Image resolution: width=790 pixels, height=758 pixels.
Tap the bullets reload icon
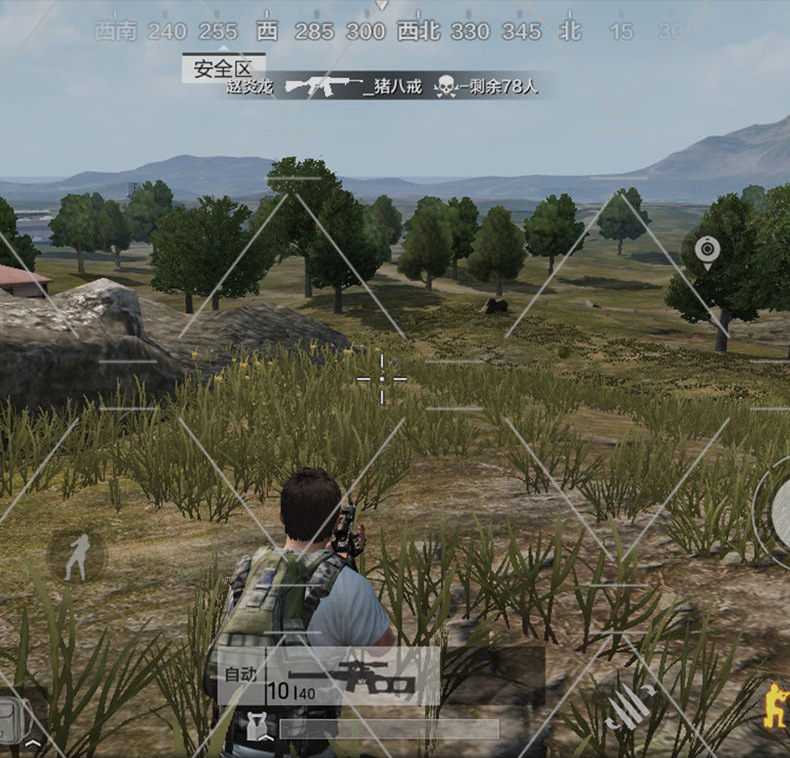[x=630, y=706]
